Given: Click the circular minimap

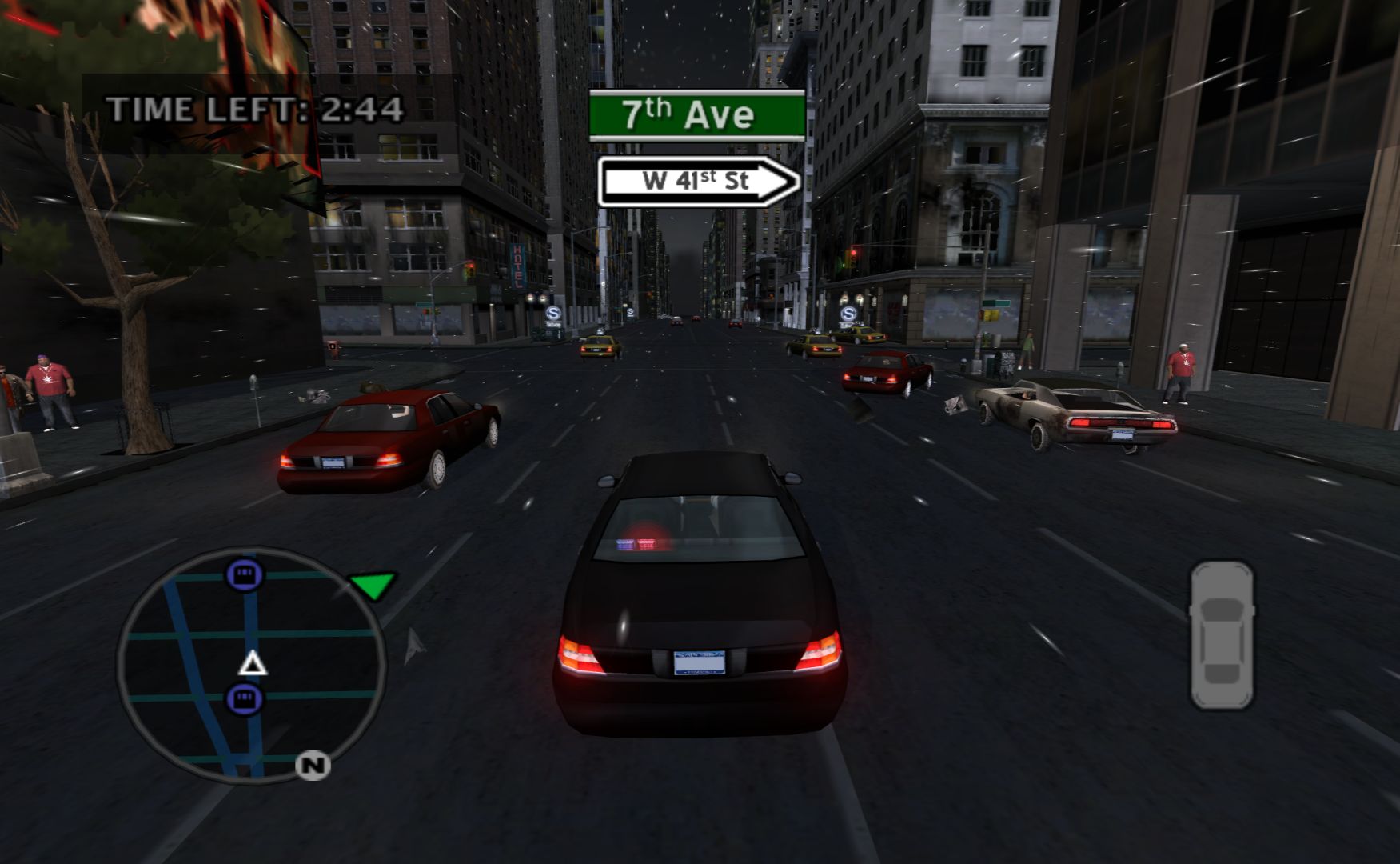Looking at the screenshot, I should 252,666.
